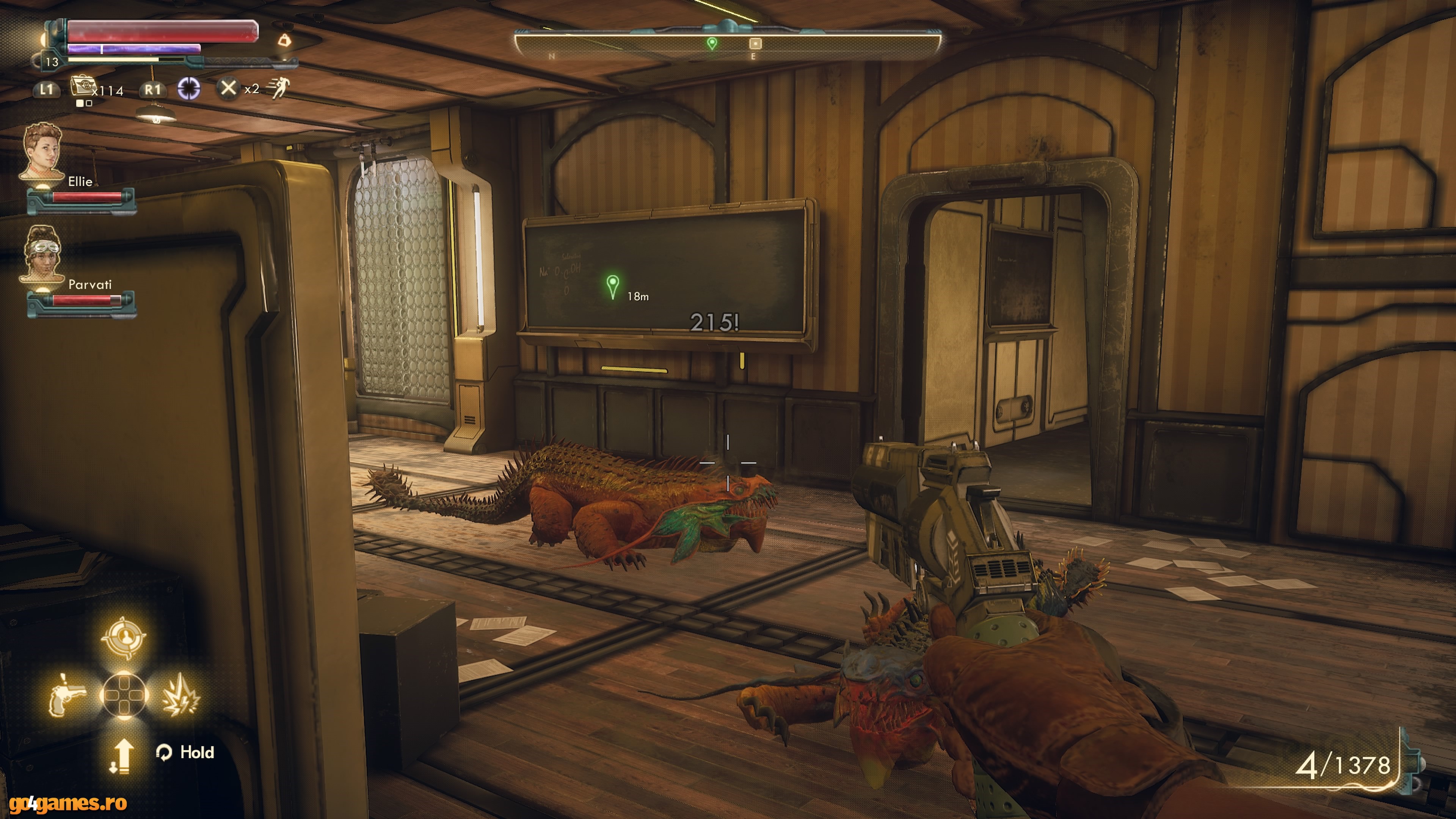Viewport: 1456px width, 819px height.
Task: Select the square marker on the compass bar
Action: click(755, 44)
